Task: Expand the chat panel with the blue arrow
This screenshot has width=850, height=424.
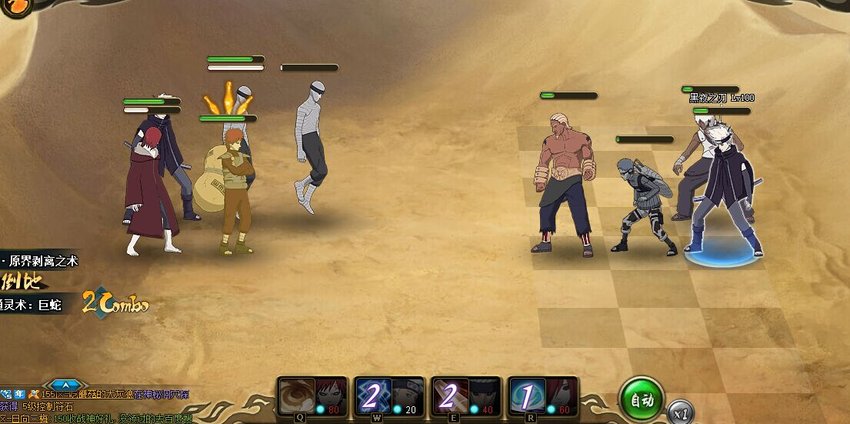Action: pos(64,384)
